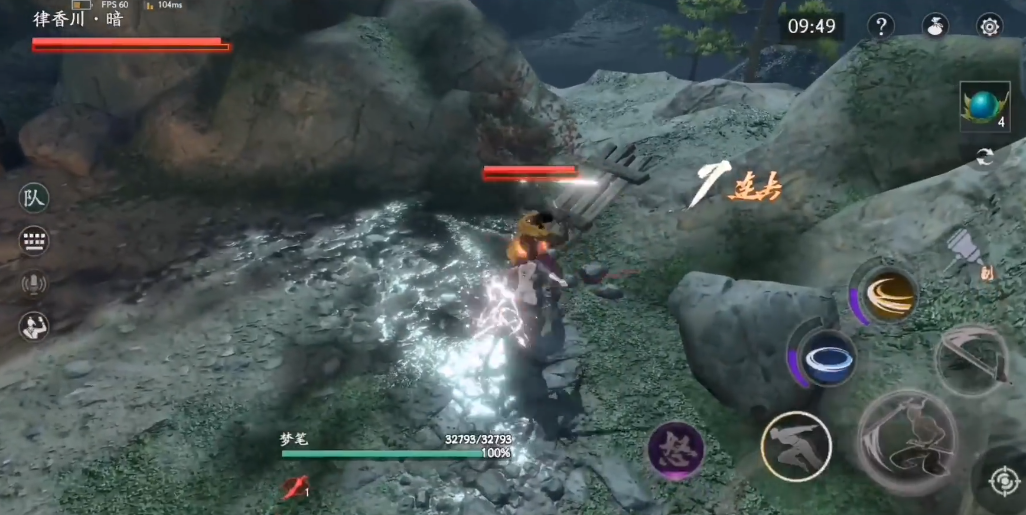Tap the crosshair target lock button
Image resolution: width=1026 pixels, height=515 pixels.
pyautogui.click(x=1002, y=482)
